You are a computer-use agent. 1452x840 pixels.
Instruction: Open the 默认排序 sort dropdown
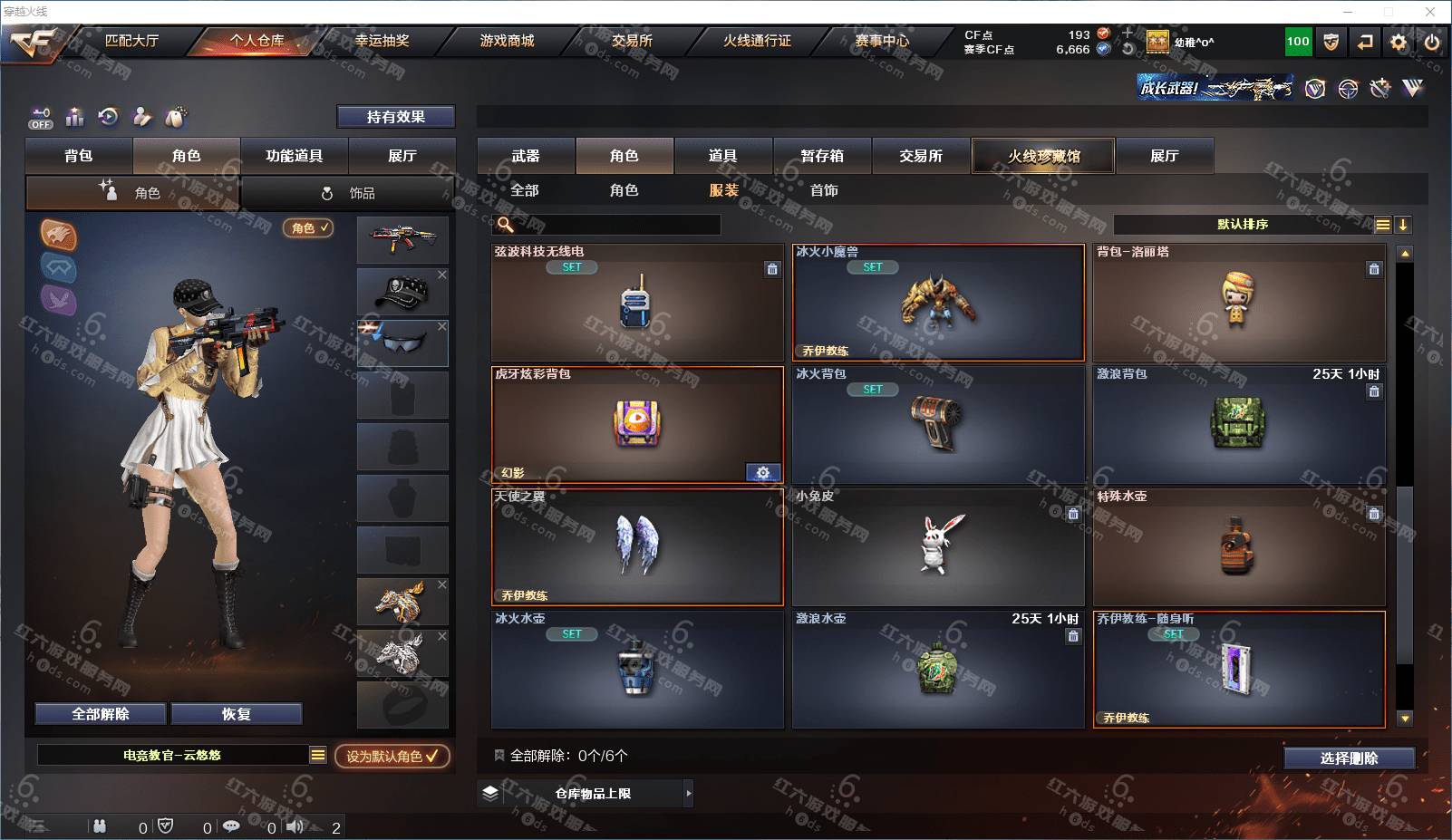(1244, 225)
